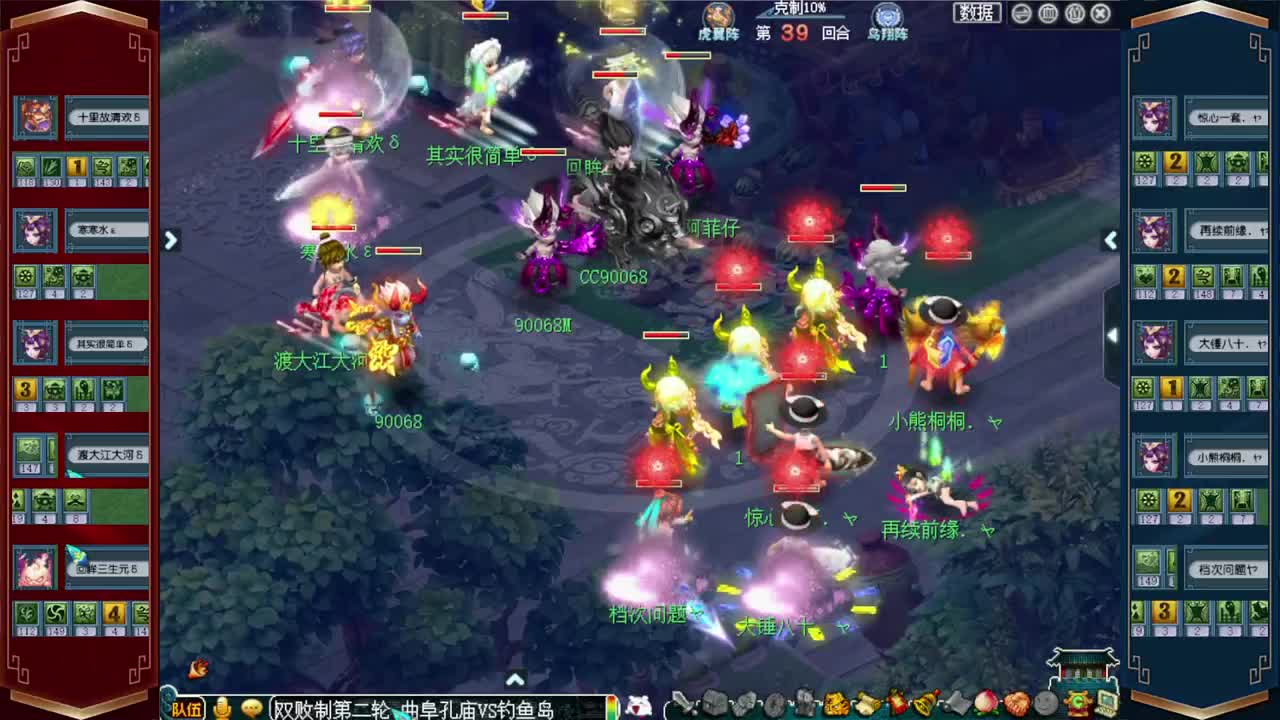Collapse the right panel via its edge arrow
Image resolution: width=1280 pixels, height=720 pixels.
tap(1112, 240)
